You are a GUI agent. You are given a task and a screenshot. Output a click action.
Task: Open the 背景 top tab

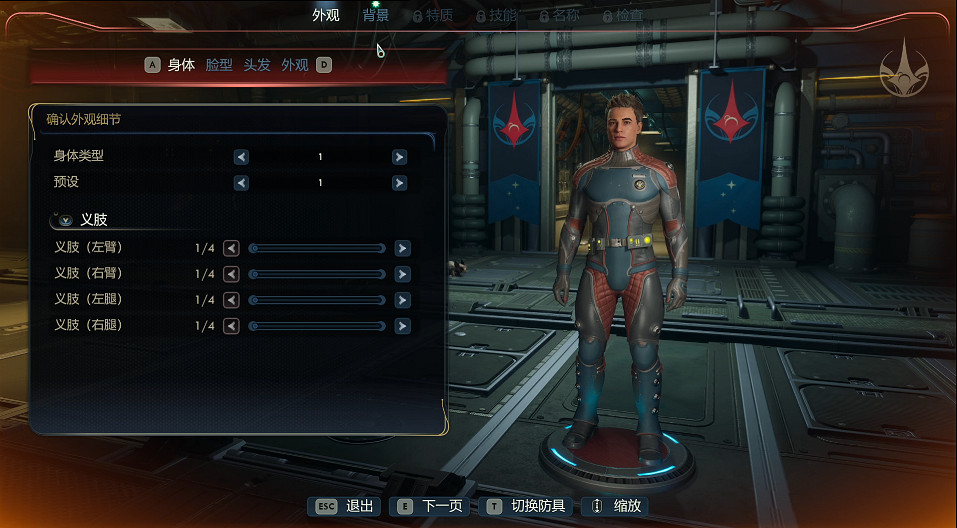(376, 15)
